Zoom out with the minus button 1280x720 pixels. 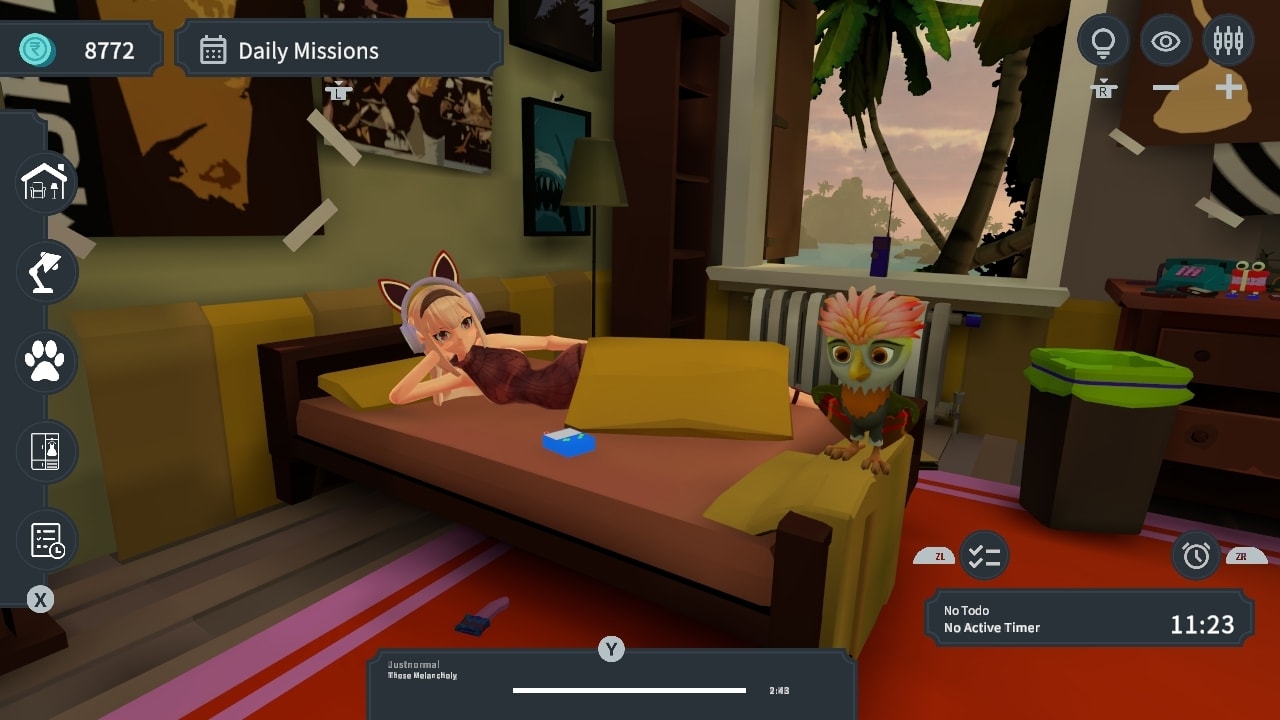click(x=1165, y=86)
